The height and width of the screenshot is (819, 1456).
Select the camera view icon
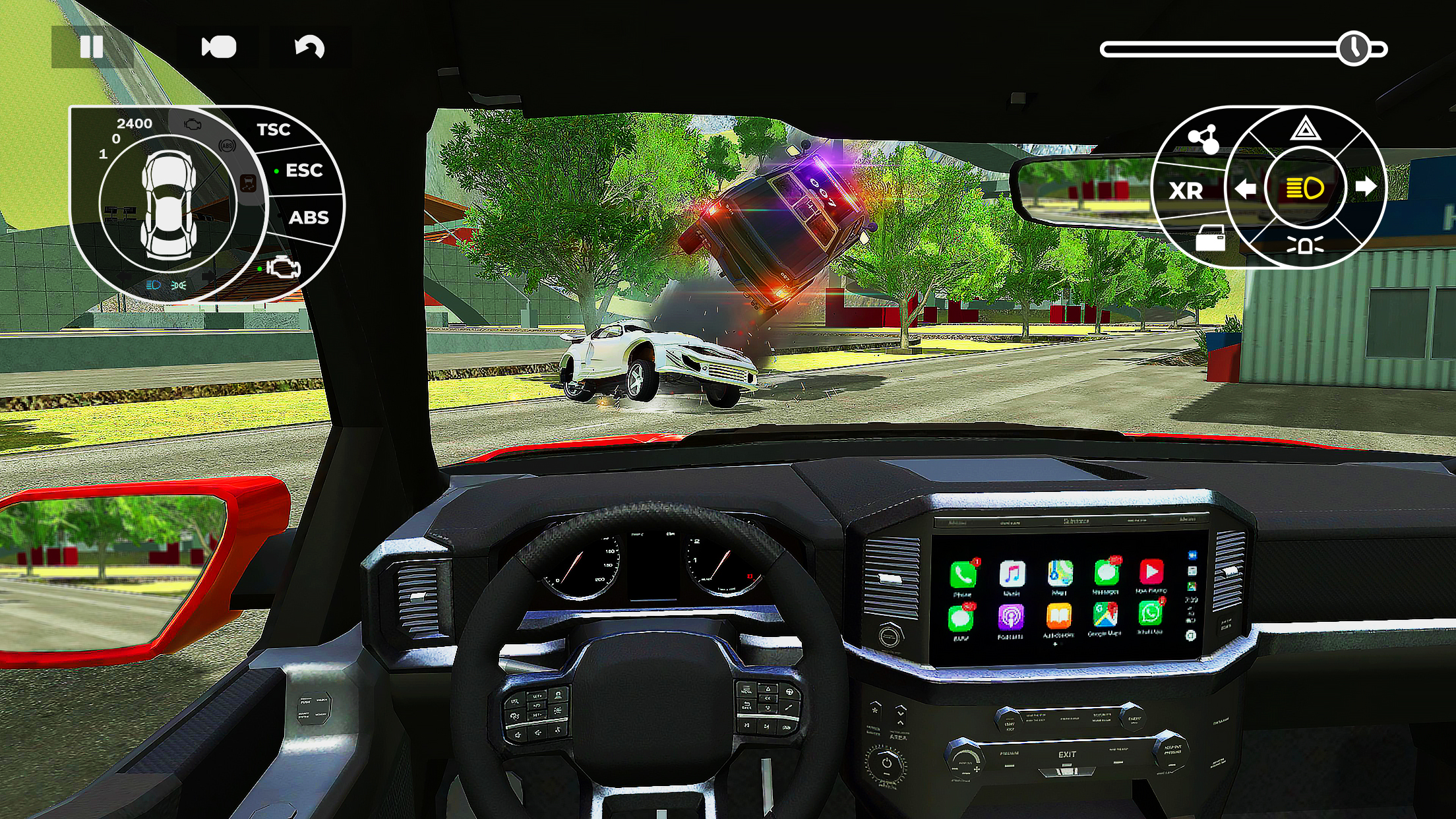tap(220, 45)
